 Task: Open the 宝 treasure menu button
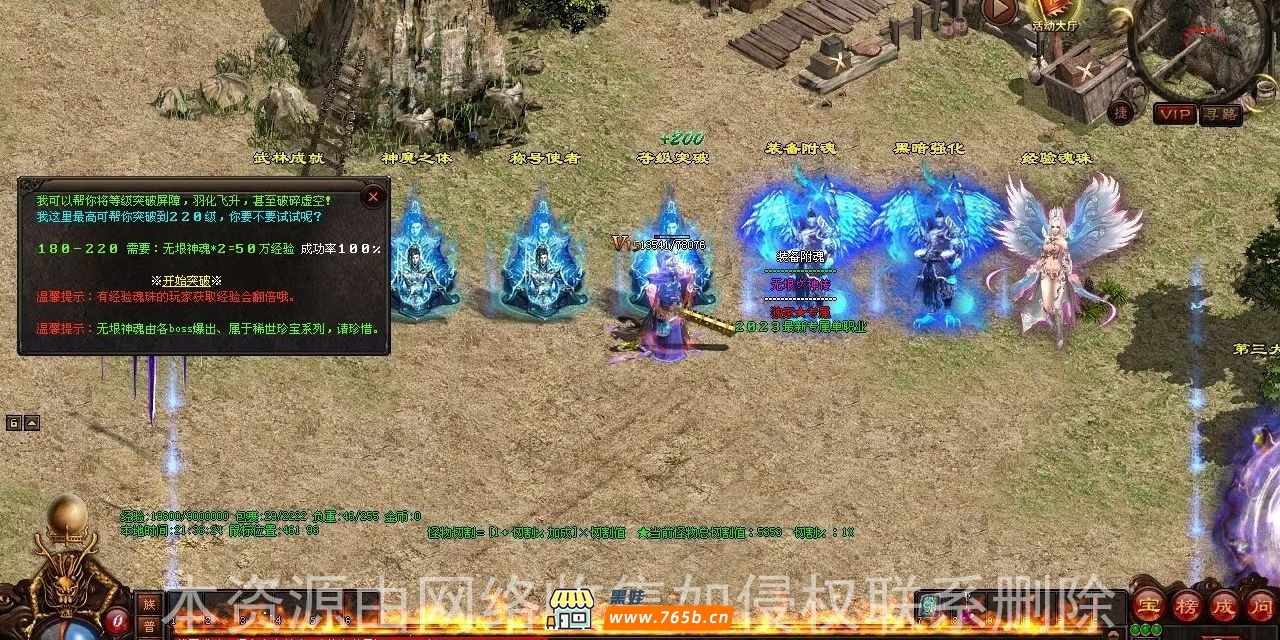(x=1149, y=604)
